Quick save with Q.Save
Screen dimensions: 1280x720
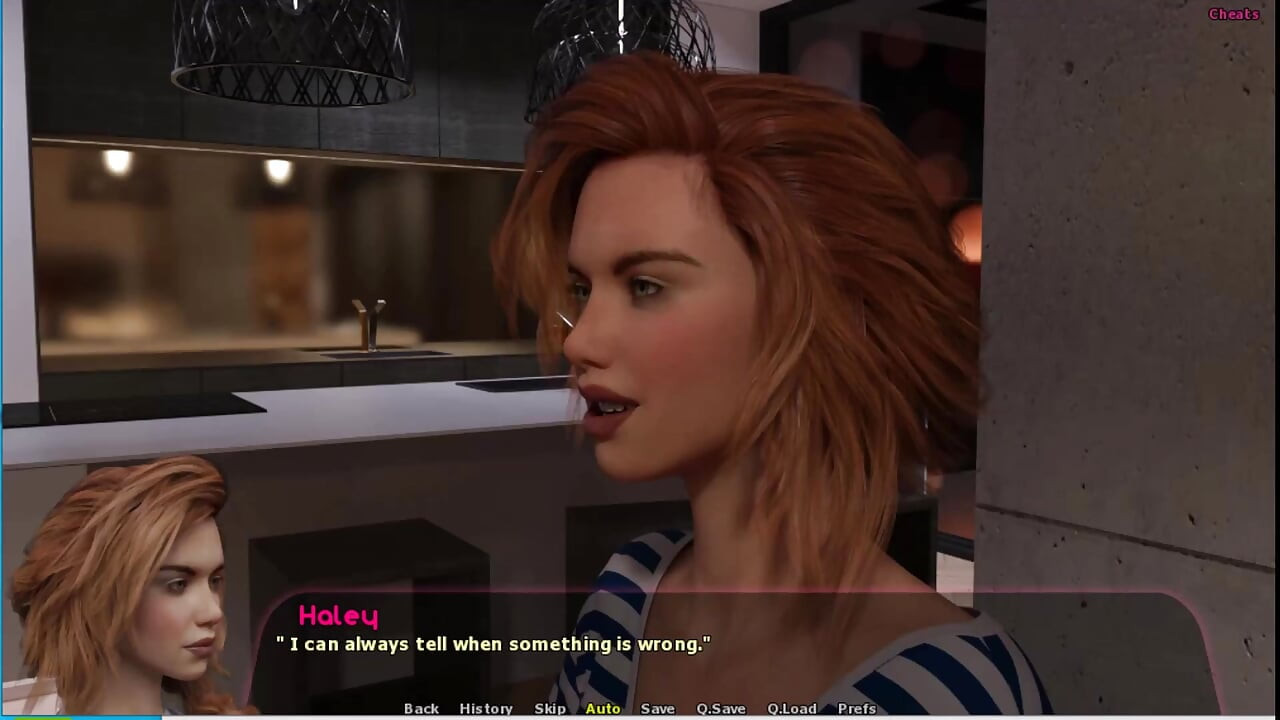721,708
